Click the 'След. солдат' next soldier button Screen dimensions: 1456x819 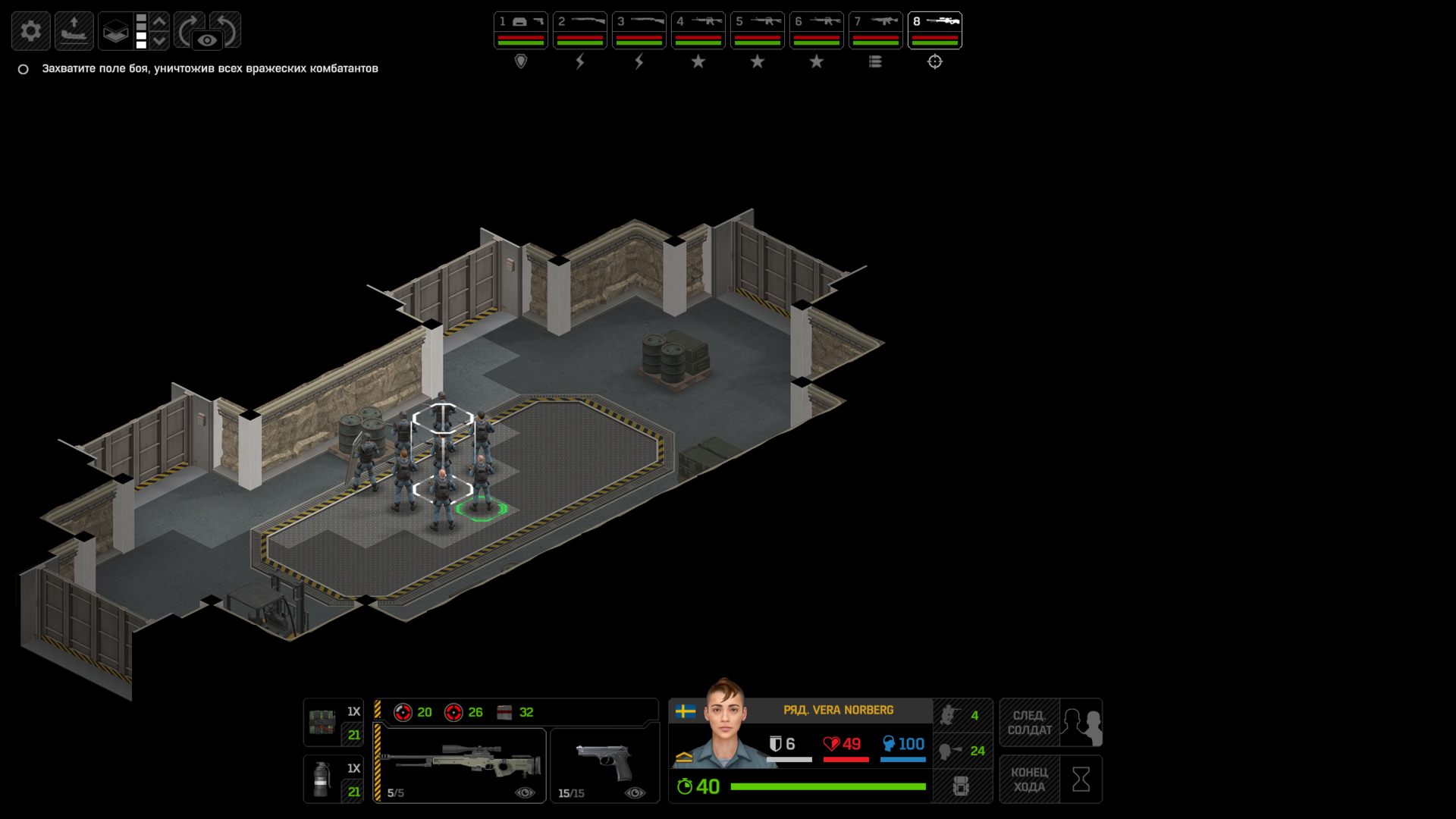tap(1050, 723)
